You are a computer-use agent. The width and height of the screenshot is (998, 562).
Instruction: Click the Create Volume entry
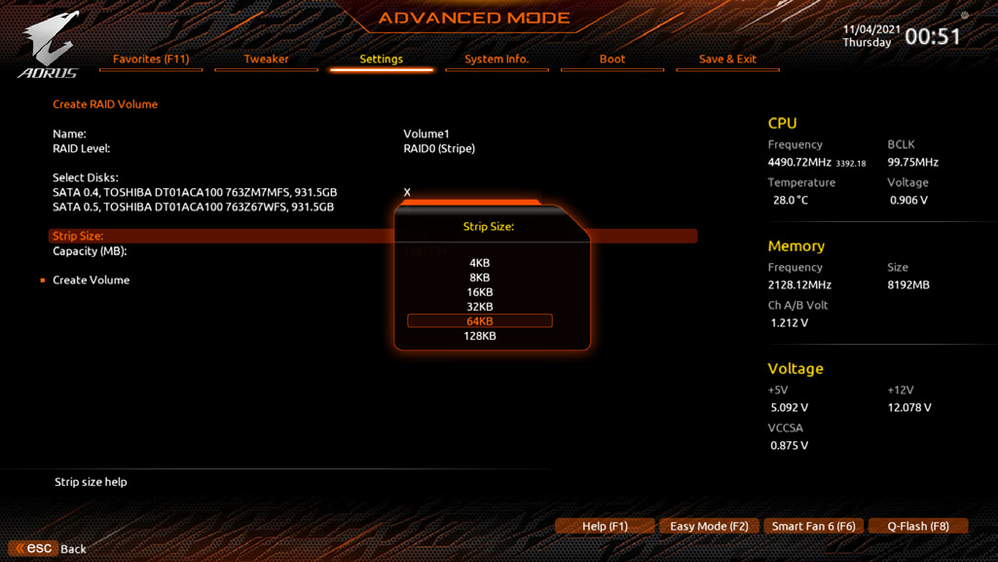click(91, 280)
